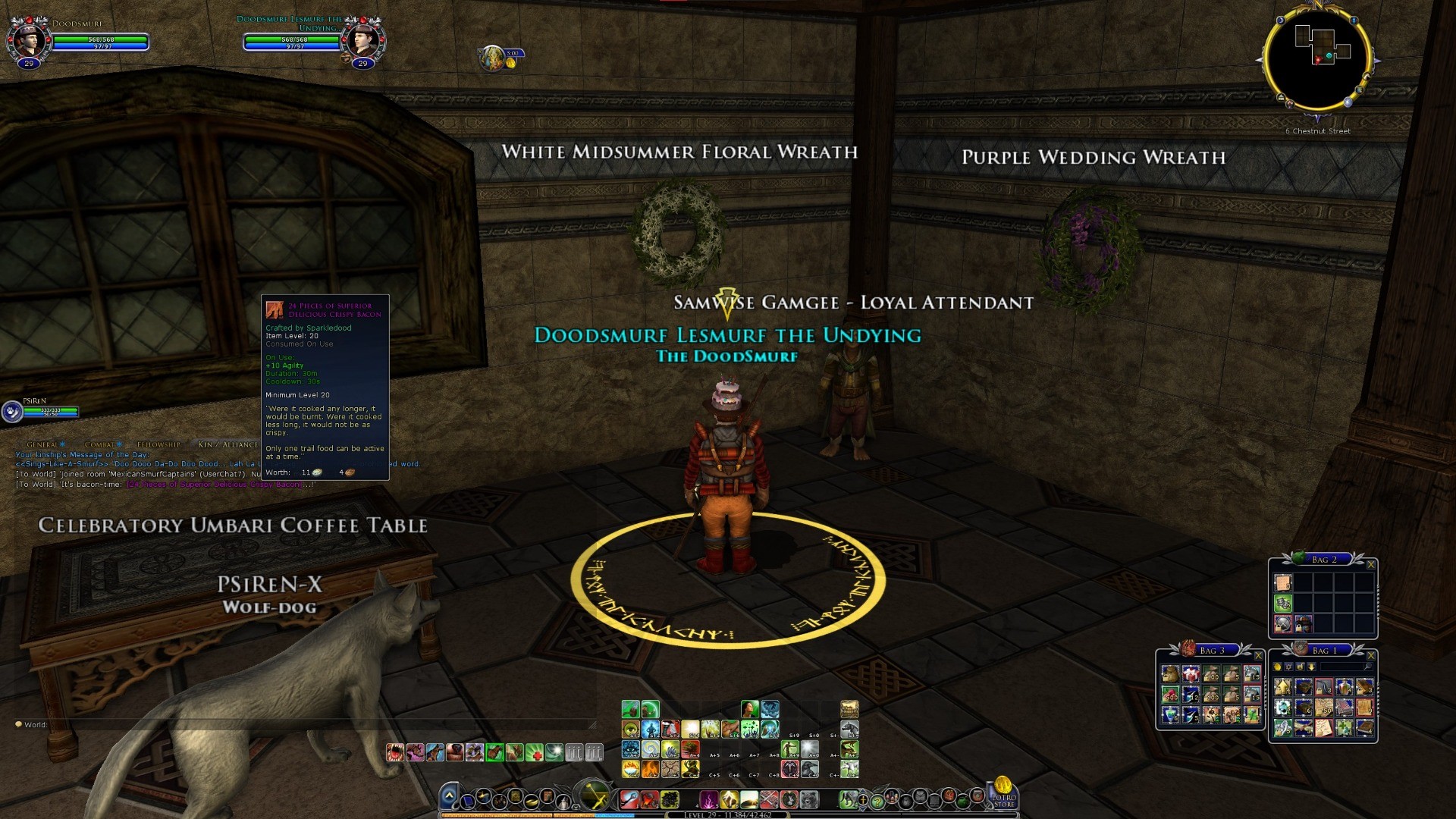Close the Bag 2 window

pyautogui.click(x=1370, y=564)
